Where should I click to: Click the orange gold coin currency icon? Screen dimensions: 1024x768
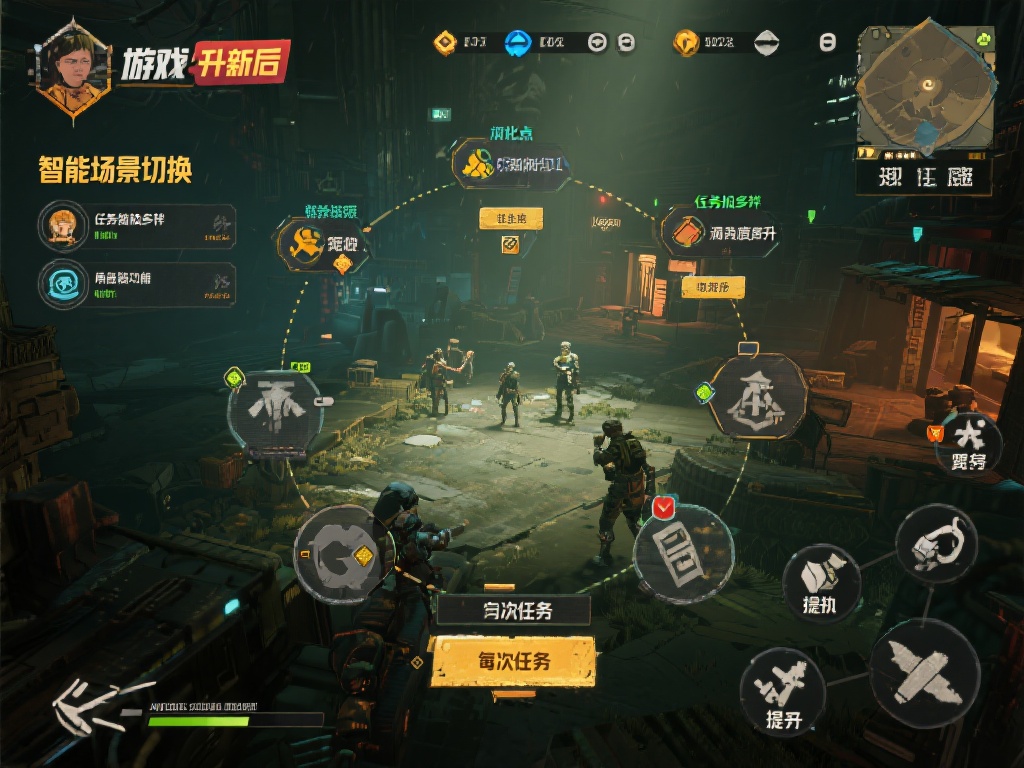click(x=685, y=42)
